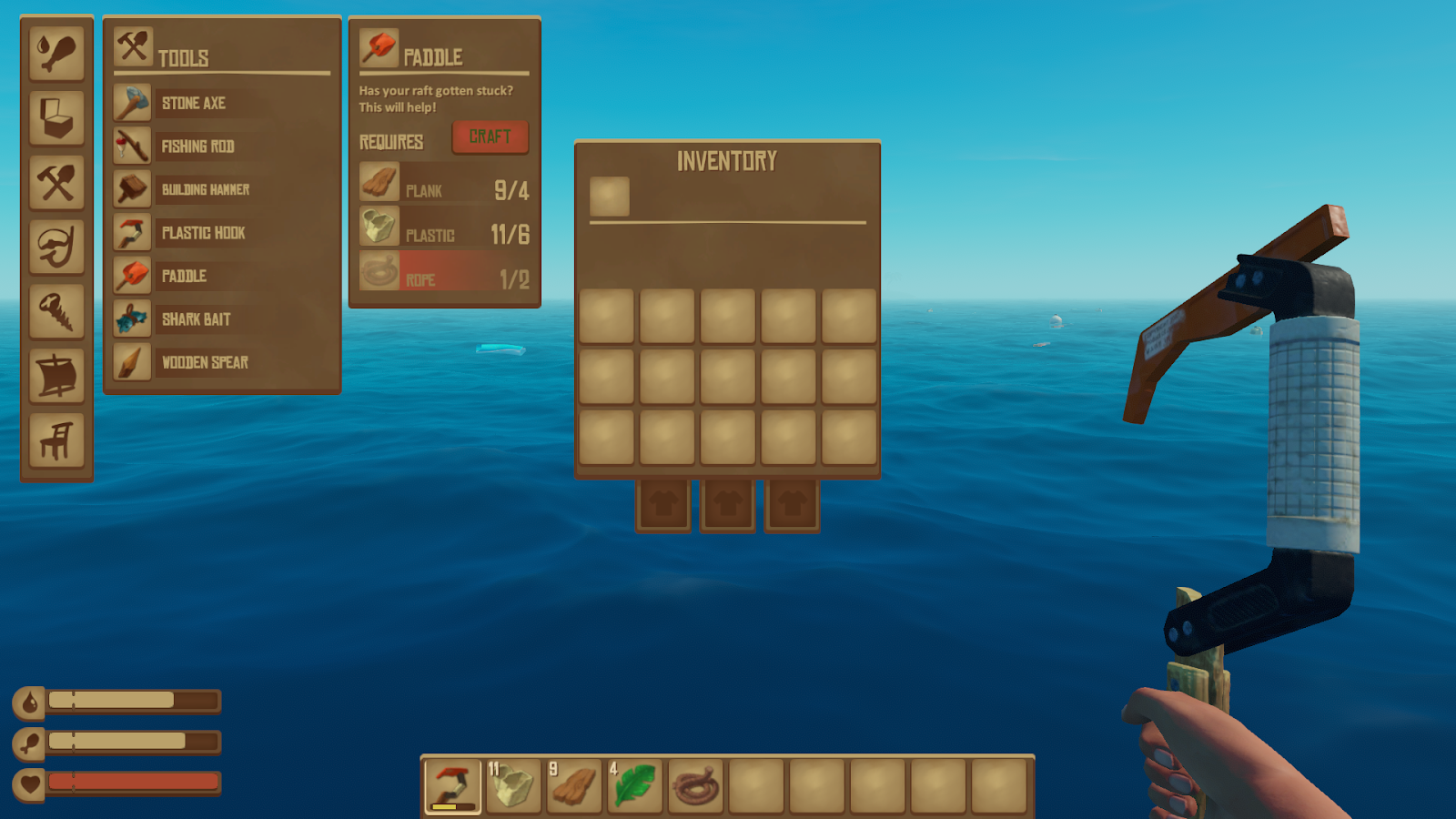Select the Shark Bait recipe

(195, 319)
